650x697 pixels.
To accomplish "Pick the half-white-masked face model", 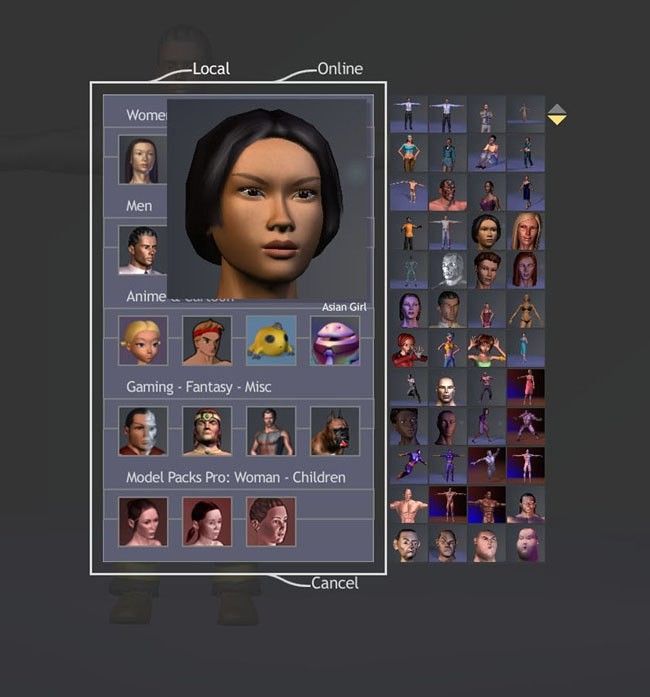I will click(x=143, y=431).
